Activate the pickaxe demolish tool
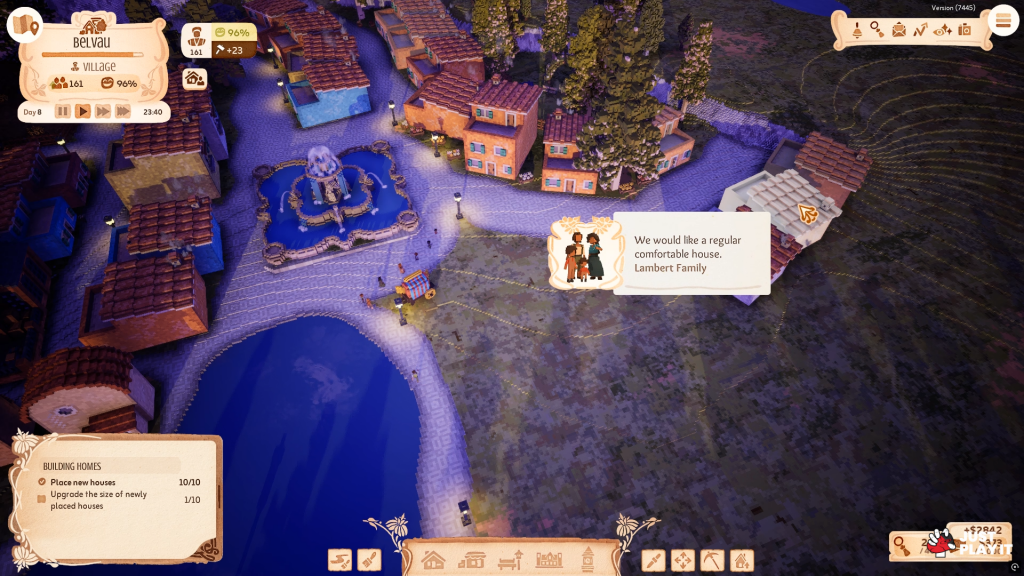The height and width of the screenshot is (576, 1024). coord(711,560)
